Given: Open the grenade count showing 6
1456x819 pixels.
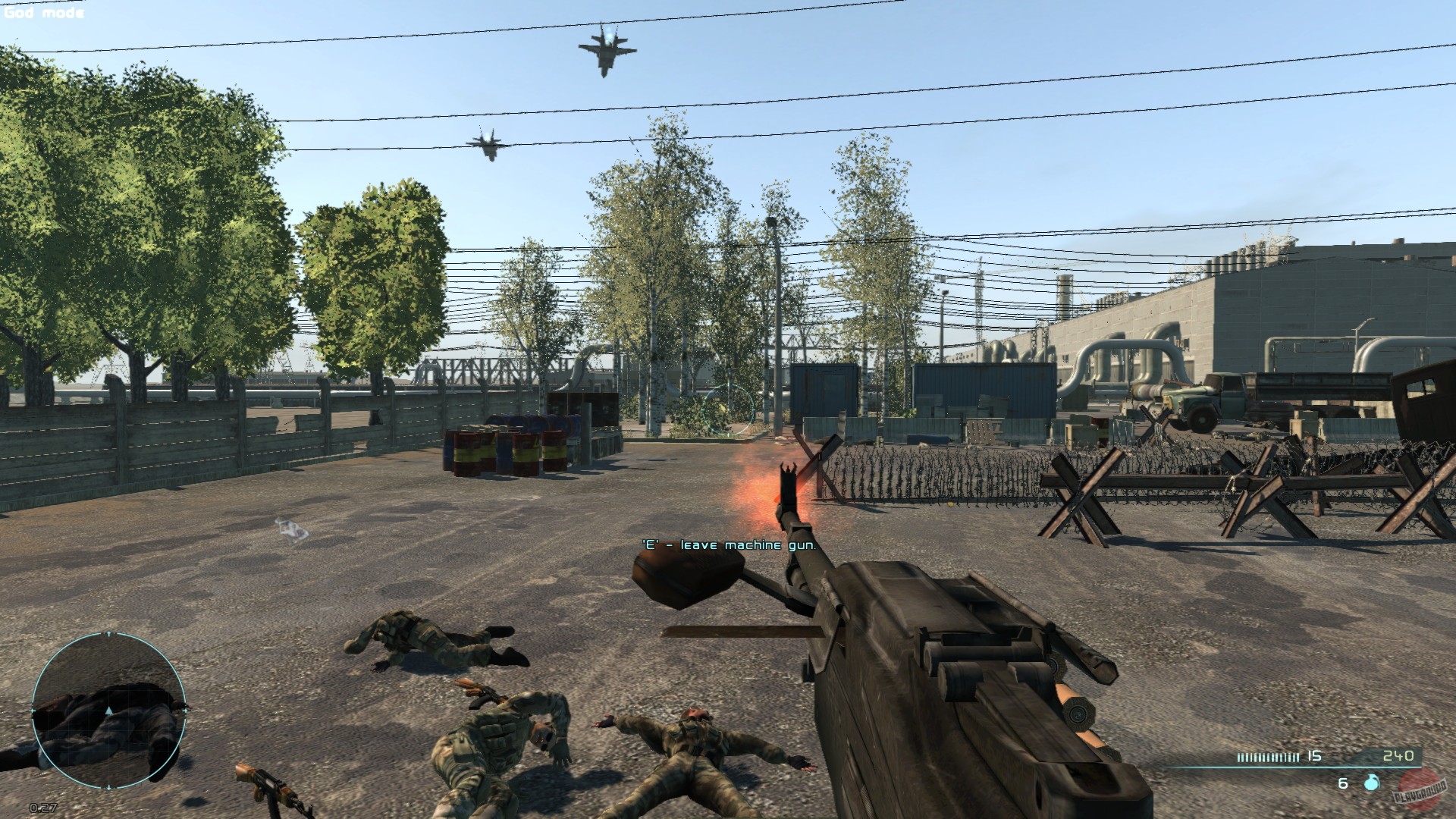Looking at the screenshot, I should 1342,783.
